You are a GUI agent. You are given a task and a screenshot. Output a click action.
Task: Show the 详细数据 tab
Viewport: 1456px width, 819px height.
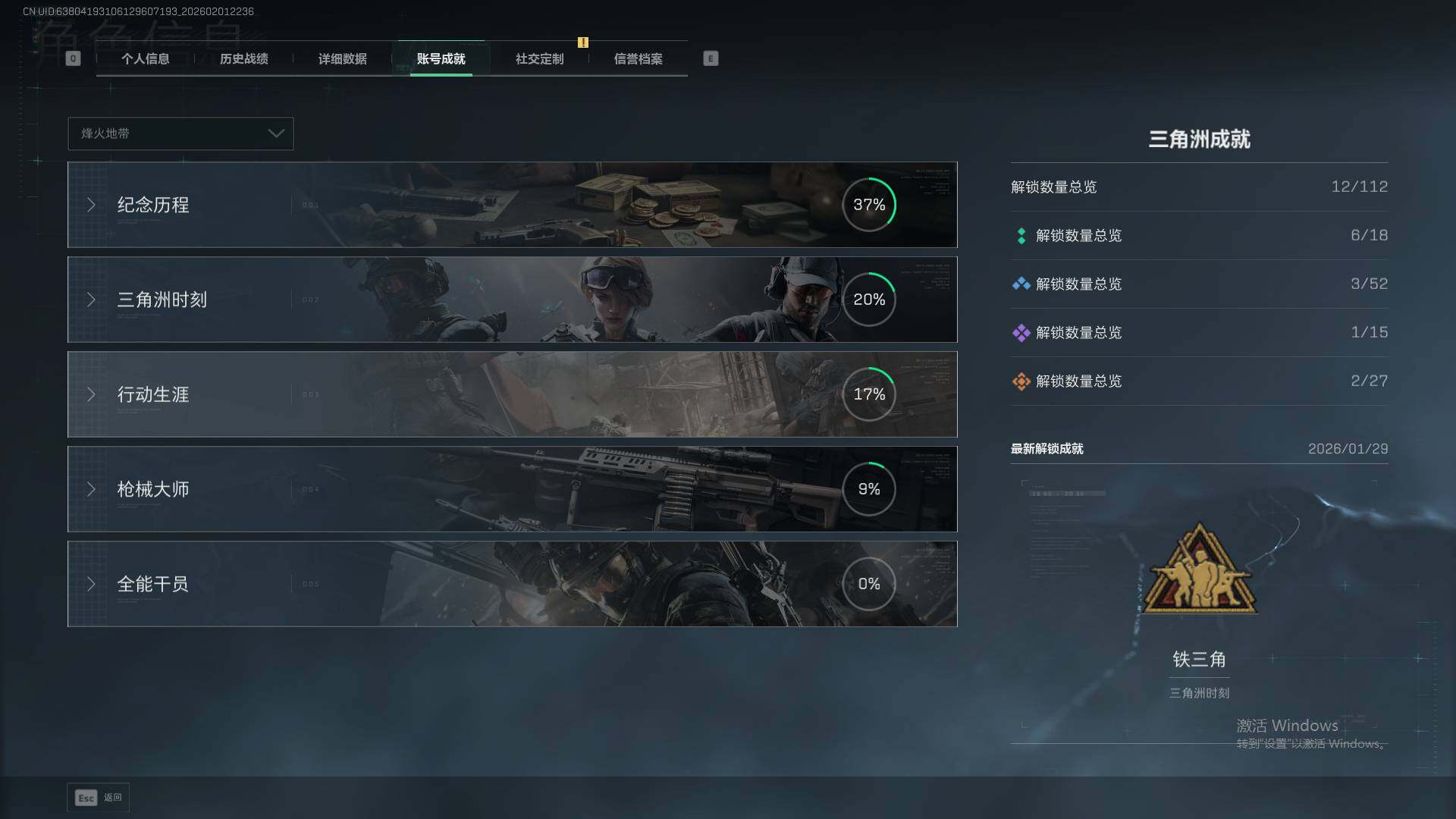pos(342,59)
